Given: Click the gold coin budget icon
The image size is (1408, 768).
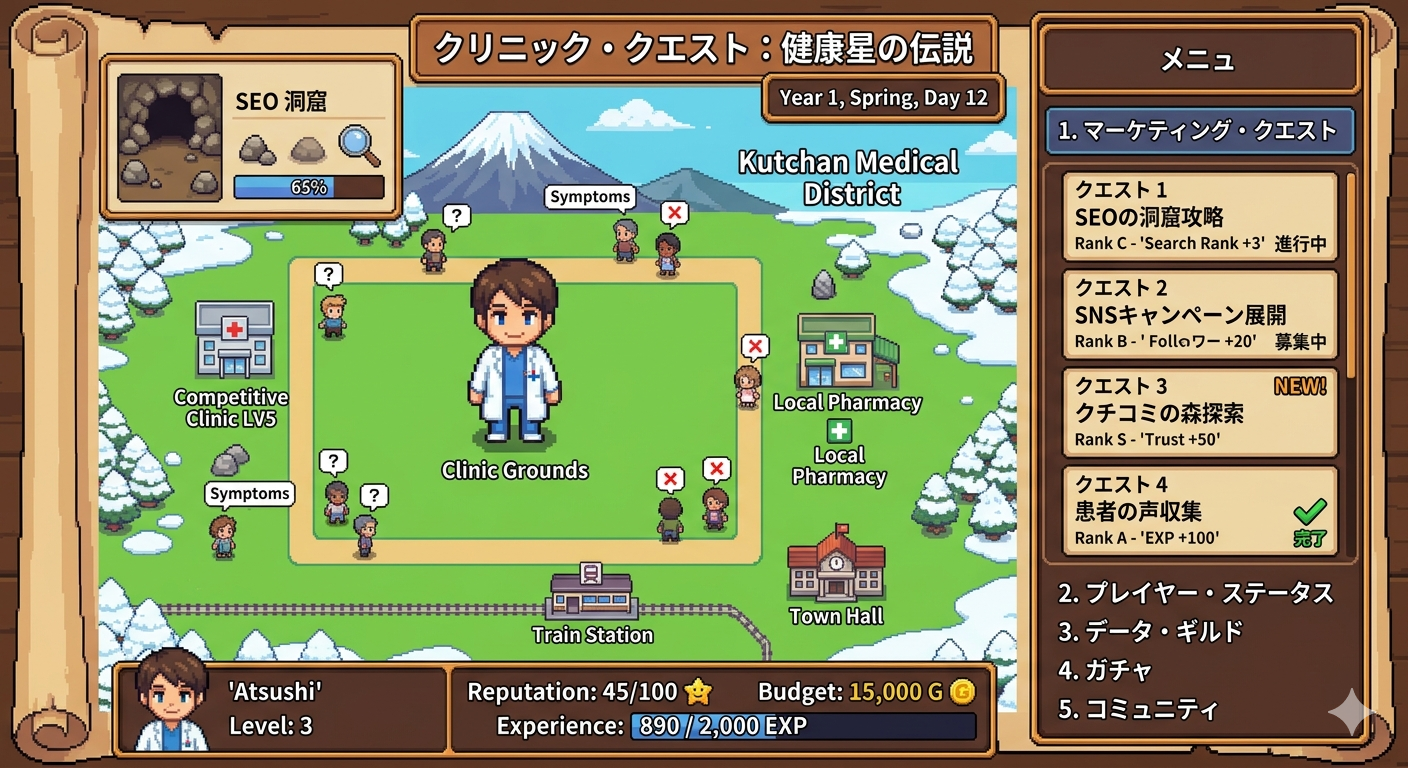Looking at the screenshot, I should (962, 692).
